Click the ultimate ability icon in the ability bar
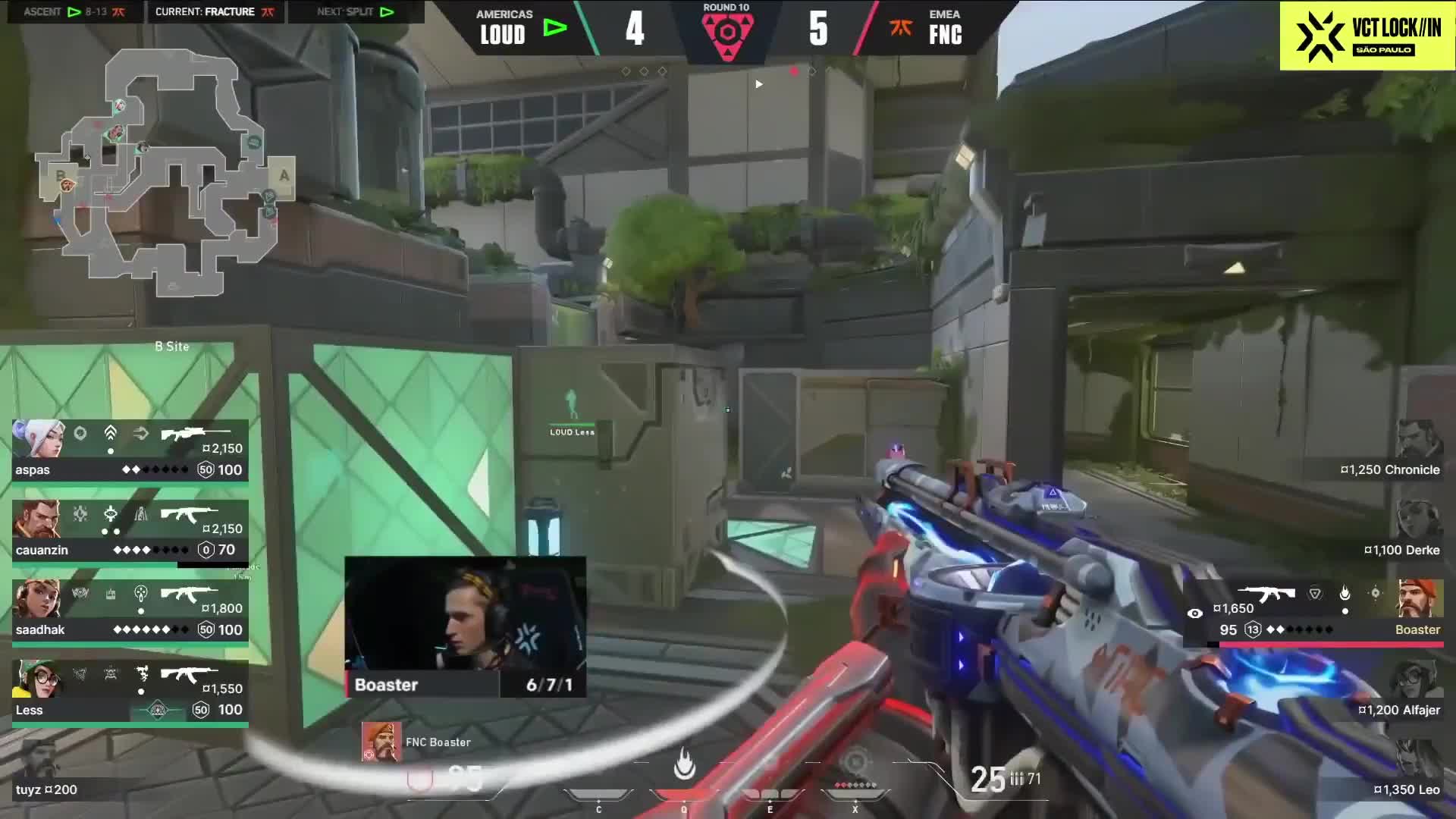The width and height of the screenshot is (1456, 819). point(855,764)
